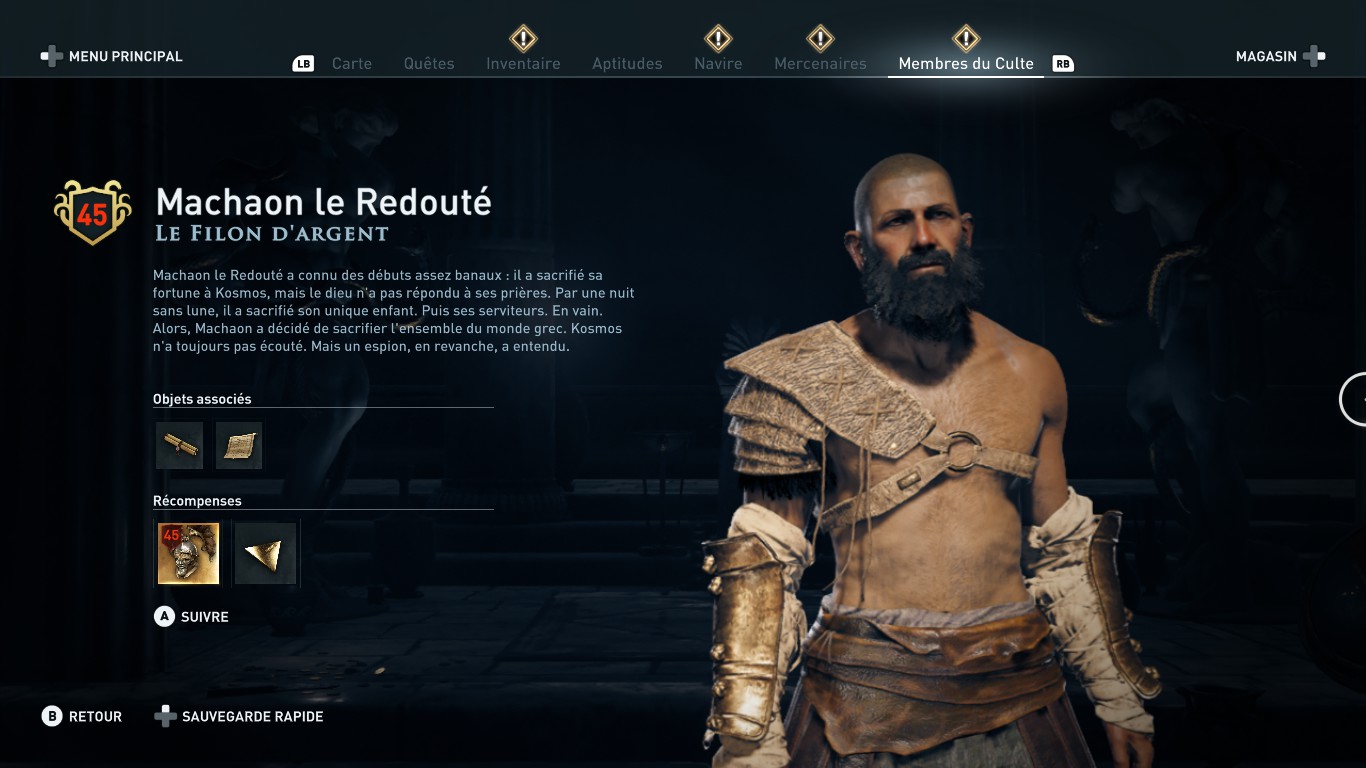This screenshot has height=768, width=1366.
Task: Select the Membres du Culte tab
Action: (966, 63)
